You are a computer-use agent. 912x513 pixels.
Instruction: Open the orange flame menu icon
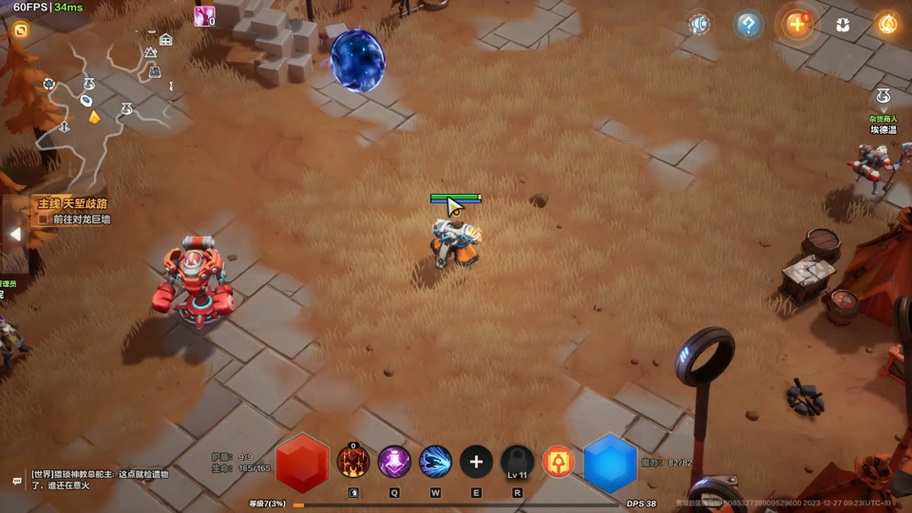pos(887,25)
